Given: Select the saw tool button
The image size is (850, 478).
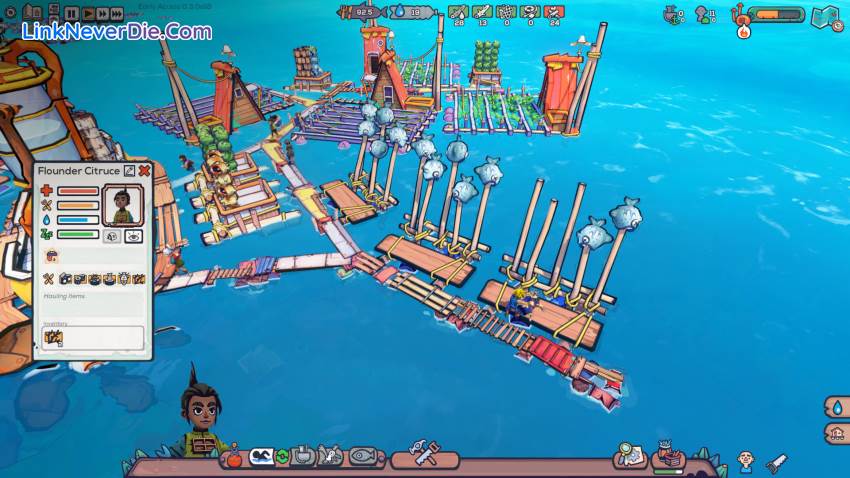Looking at the screenshot, I should 776,462.
